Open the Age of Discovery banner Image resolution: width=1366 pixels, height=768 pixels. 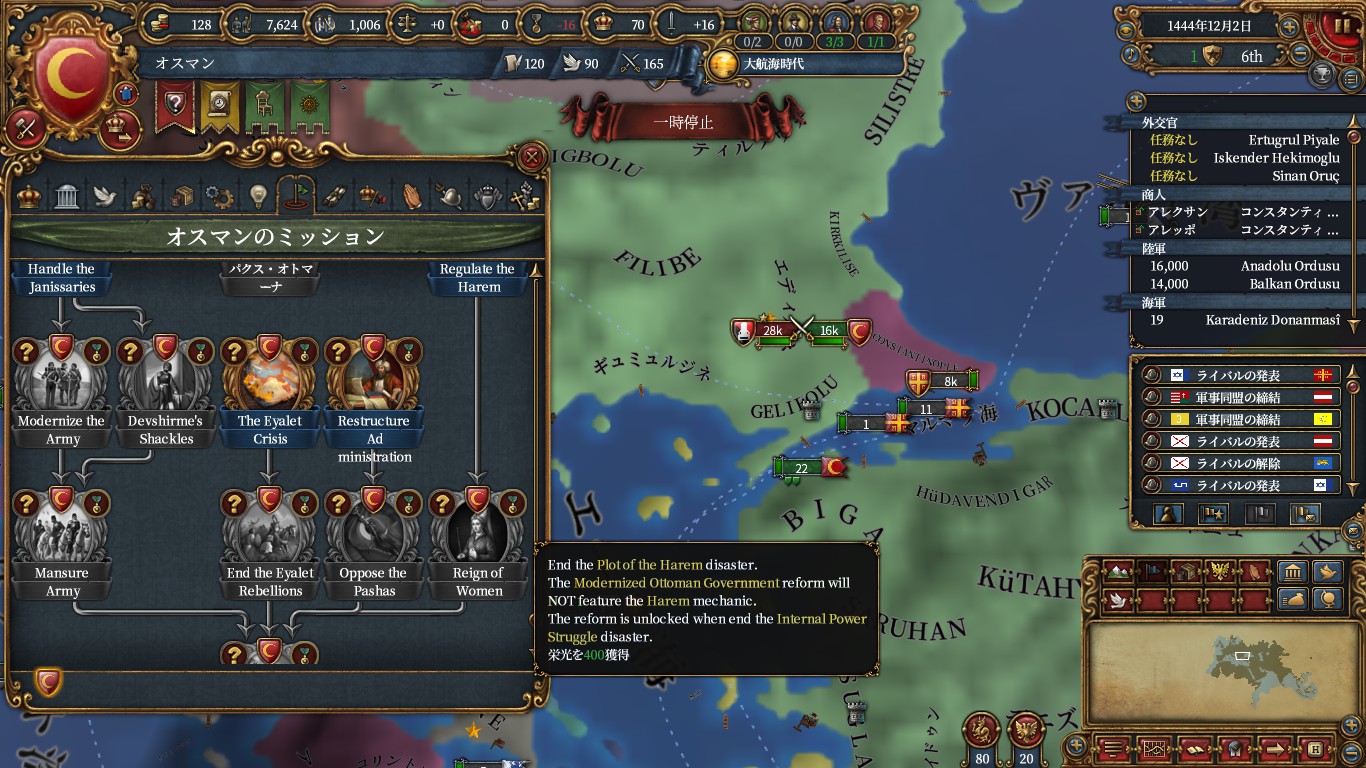(768, 64)
